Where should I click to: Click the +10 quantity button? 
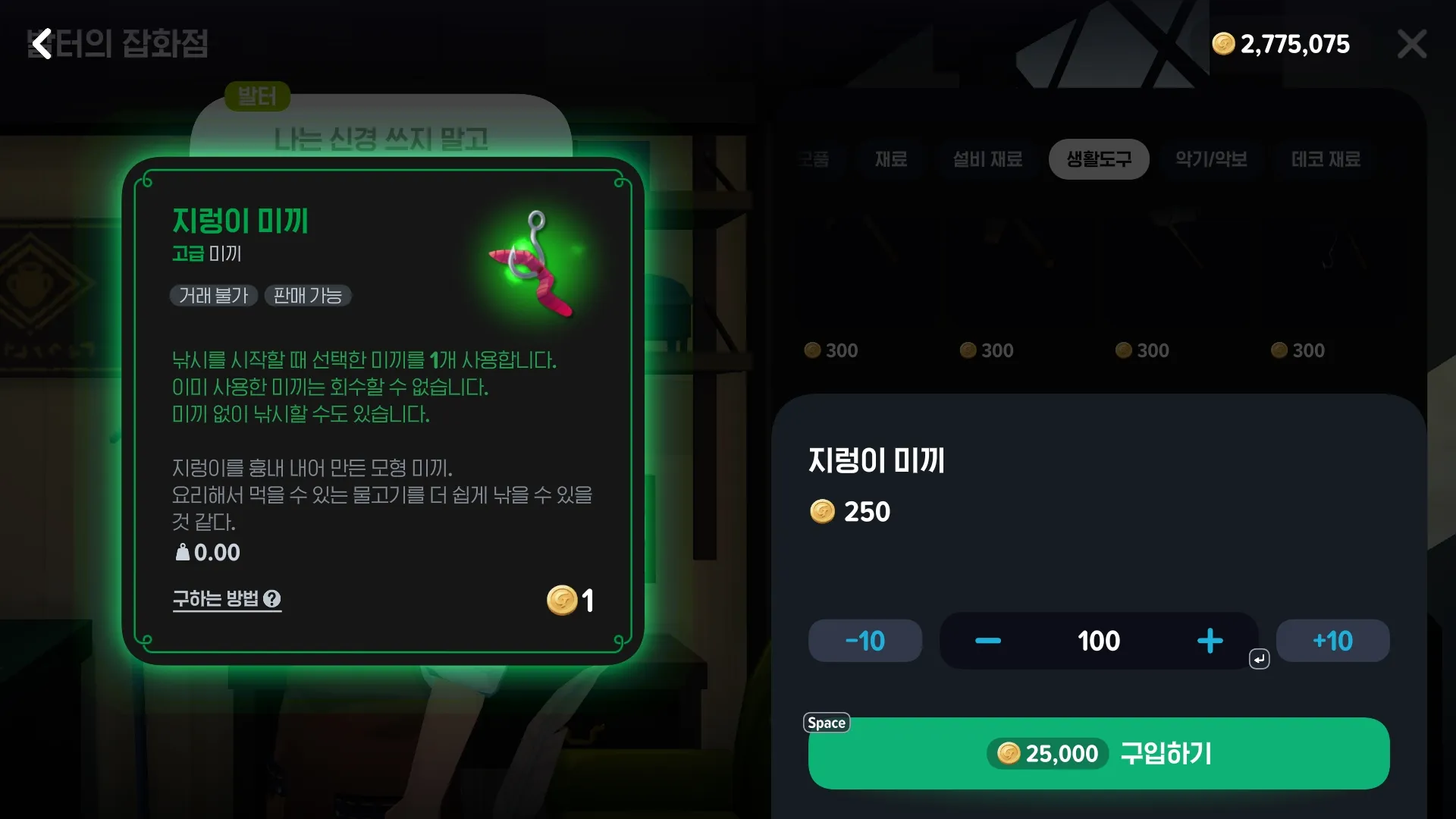1332,641
